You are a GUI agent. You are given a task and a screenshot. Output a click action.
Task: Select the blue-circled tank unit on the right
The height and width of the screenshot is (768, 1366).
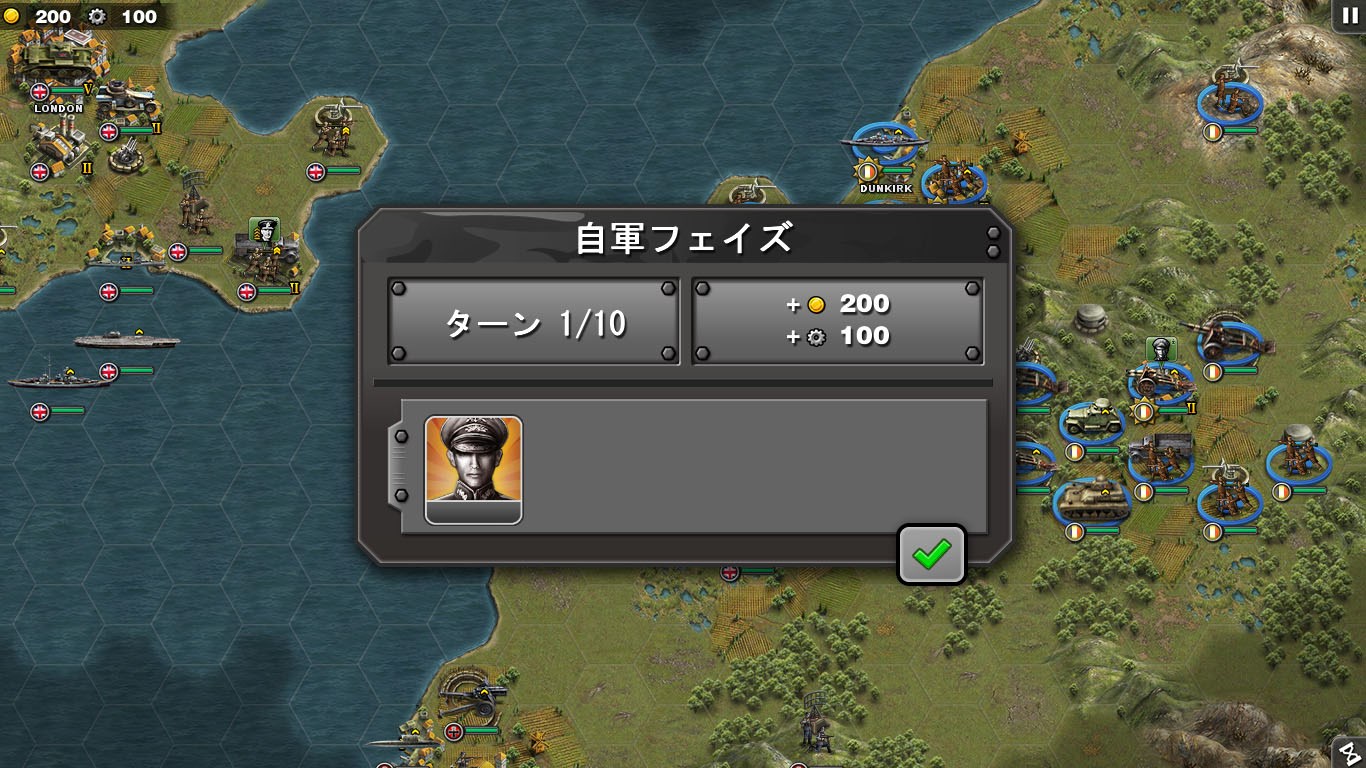1093,497
